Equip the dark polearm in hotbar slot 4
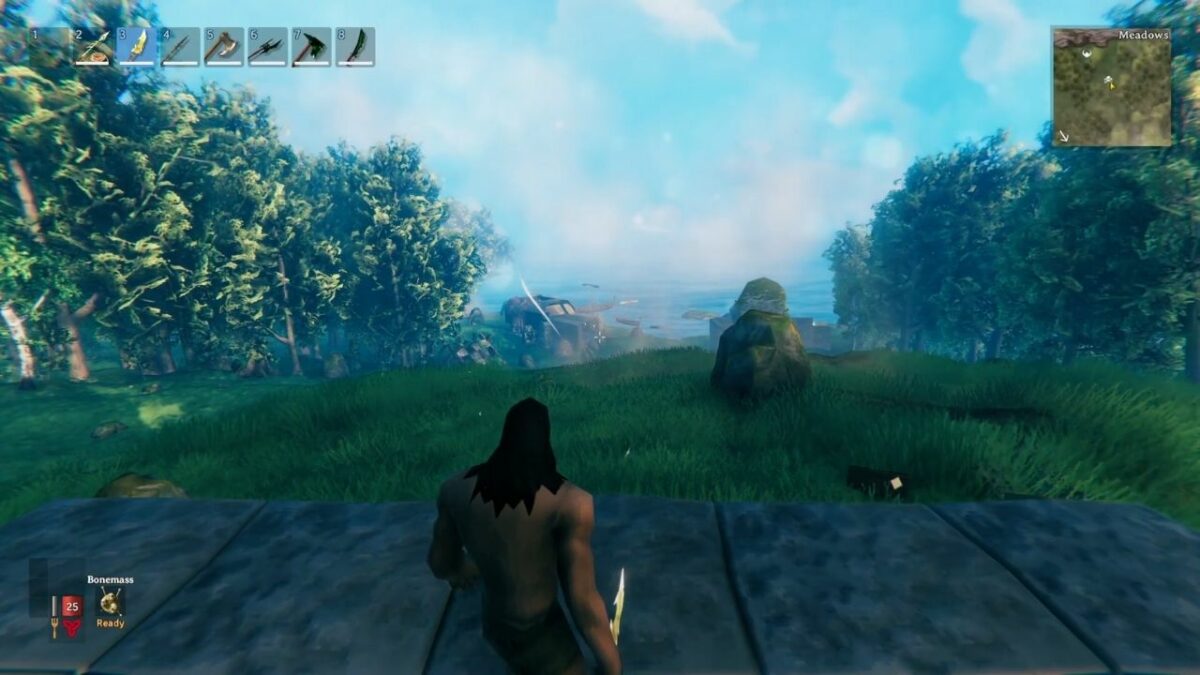 (x=181, y=47)
